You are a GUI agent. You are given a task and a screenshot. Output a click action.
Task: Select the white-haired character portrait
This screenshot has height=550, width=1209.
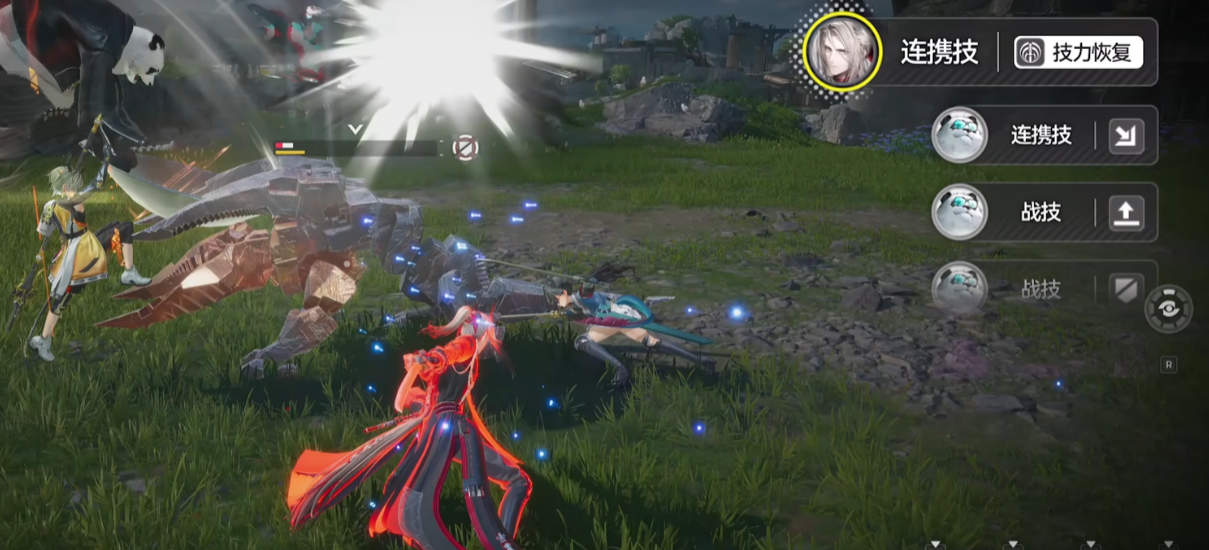click(843, 52)
